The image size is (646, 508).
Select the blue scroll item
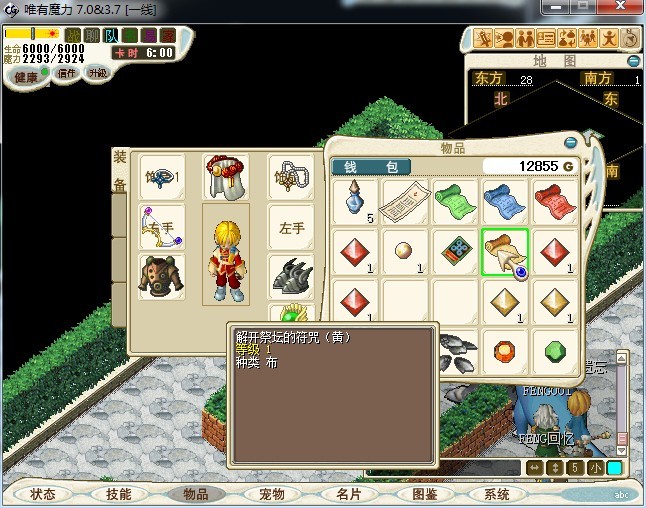pos(505,202)
